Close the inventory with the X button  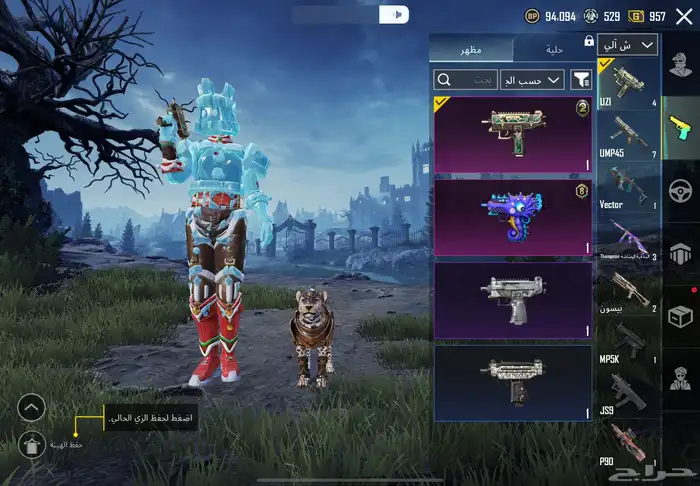coord(686,15)
